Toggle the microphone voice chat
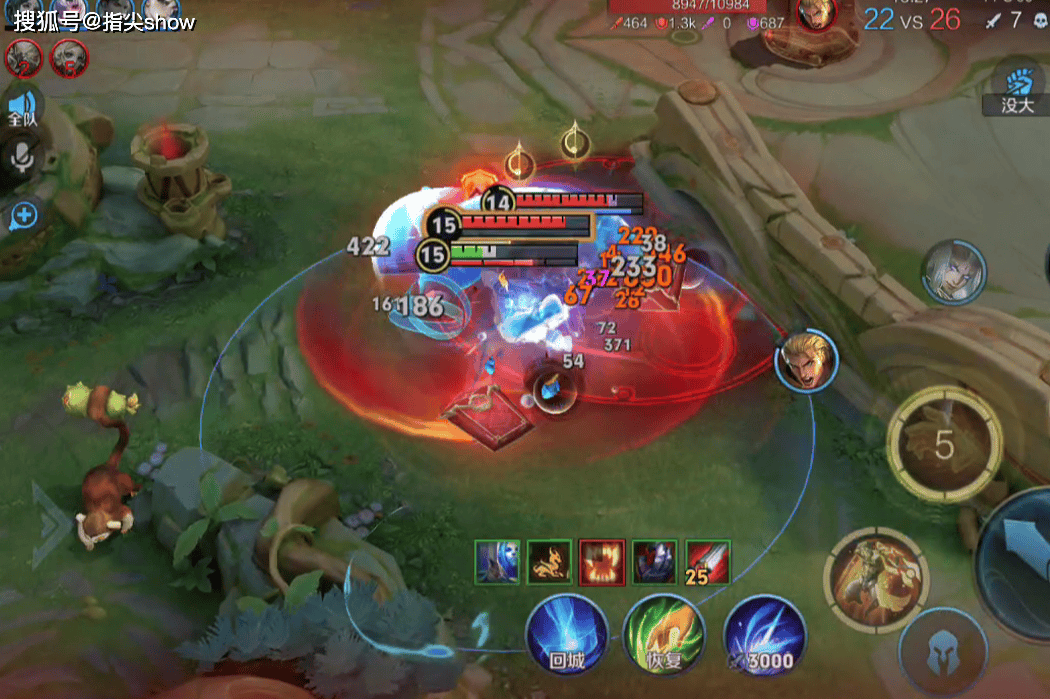This screenshot has height=699, width=1050. point(22,157)
